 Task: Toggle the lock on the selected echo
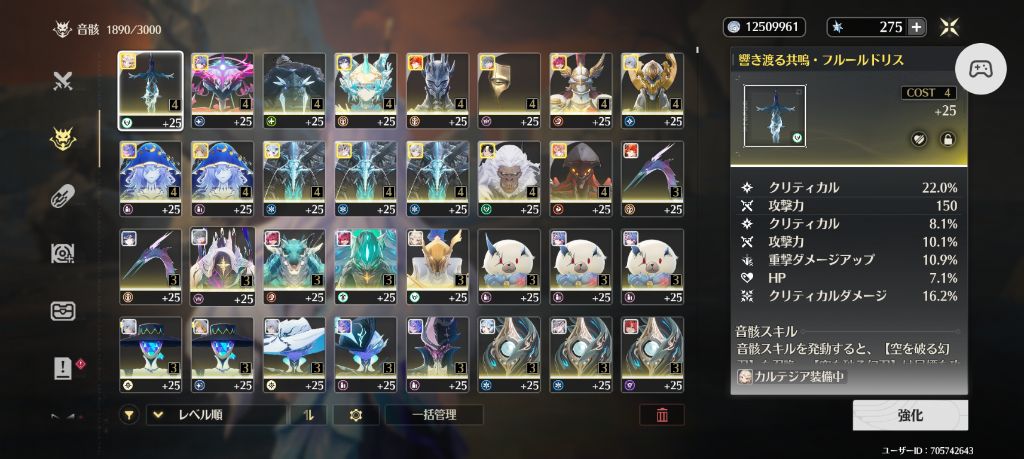[x=947, y=140]
